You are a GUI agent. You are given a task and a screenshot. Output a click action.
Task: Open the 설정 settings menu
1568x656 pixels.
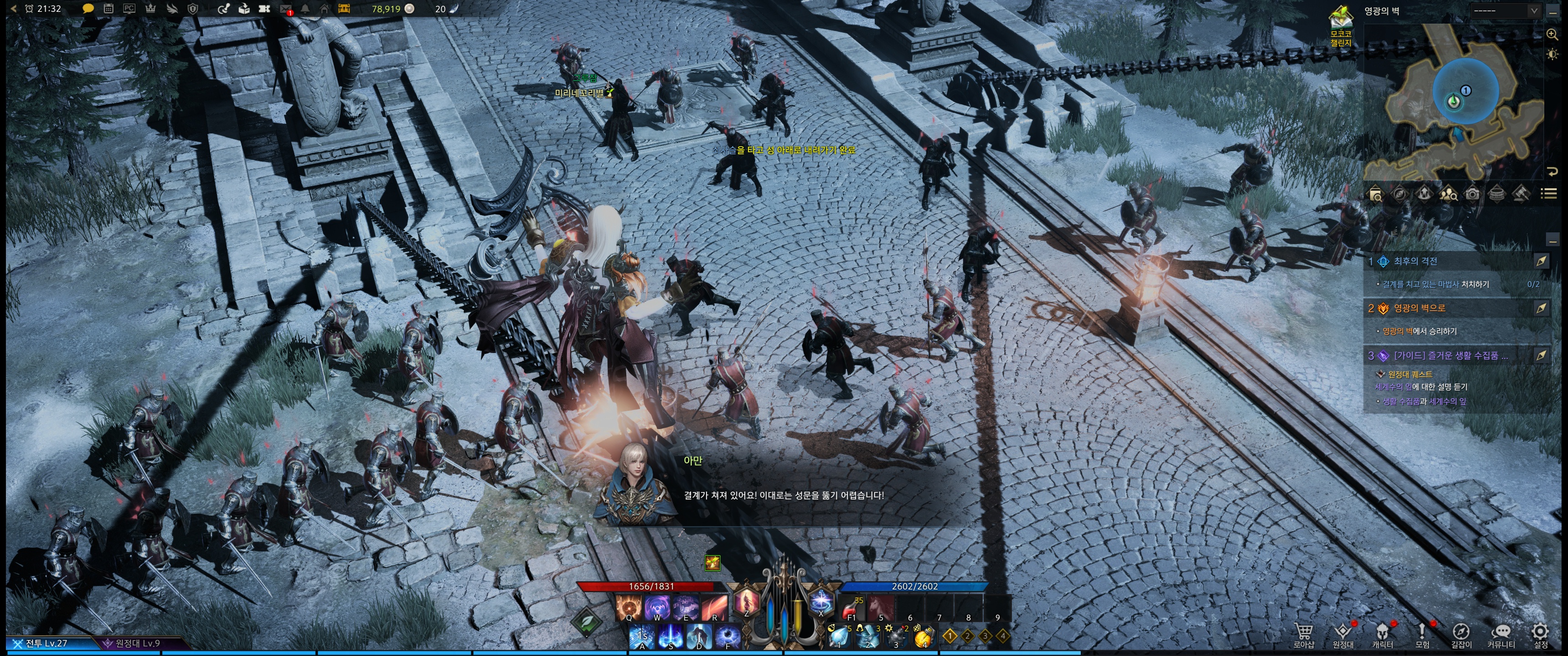(1540, 635)
